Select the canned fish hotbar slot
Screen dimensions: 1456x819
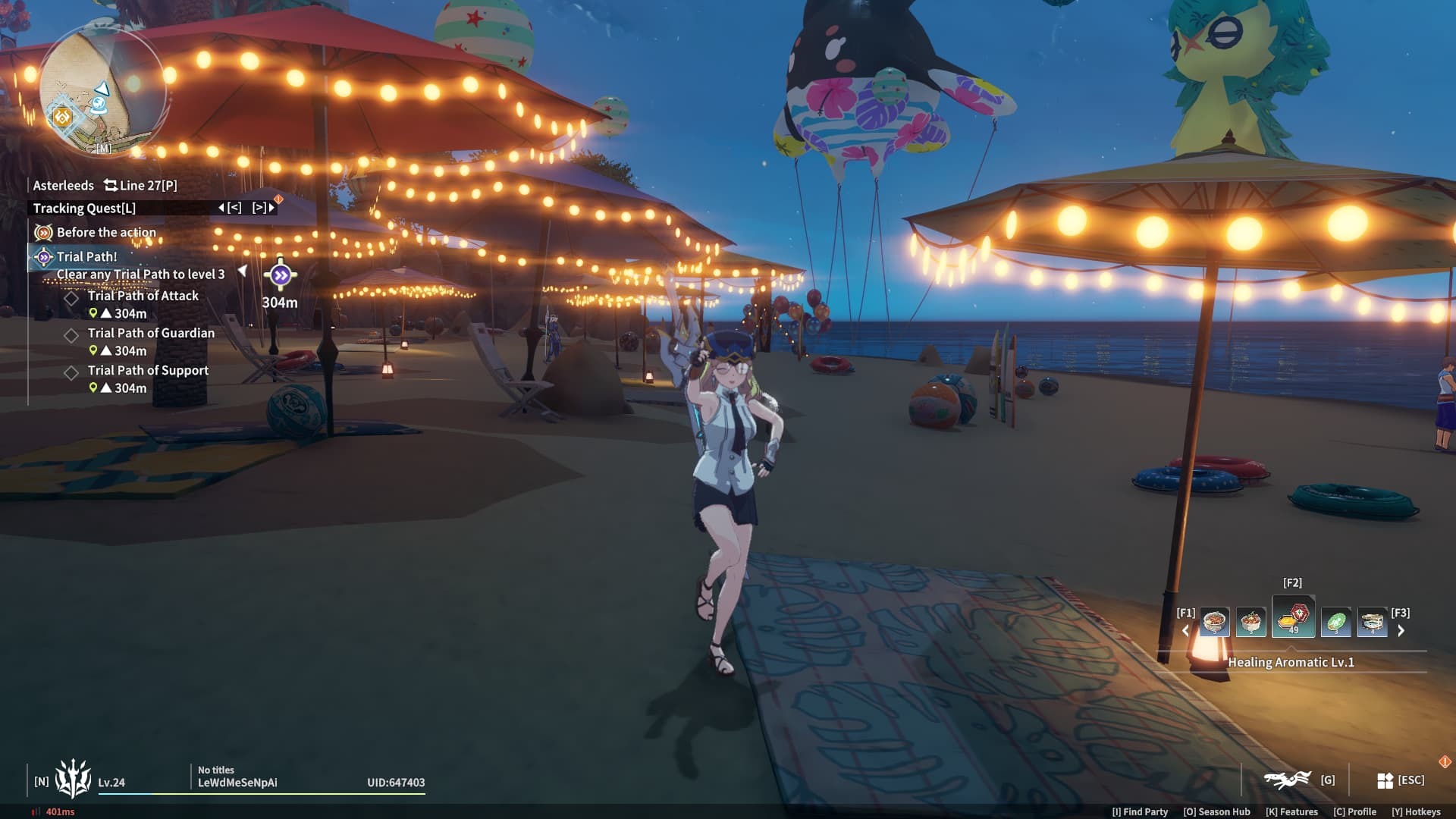pos(1372,623)
